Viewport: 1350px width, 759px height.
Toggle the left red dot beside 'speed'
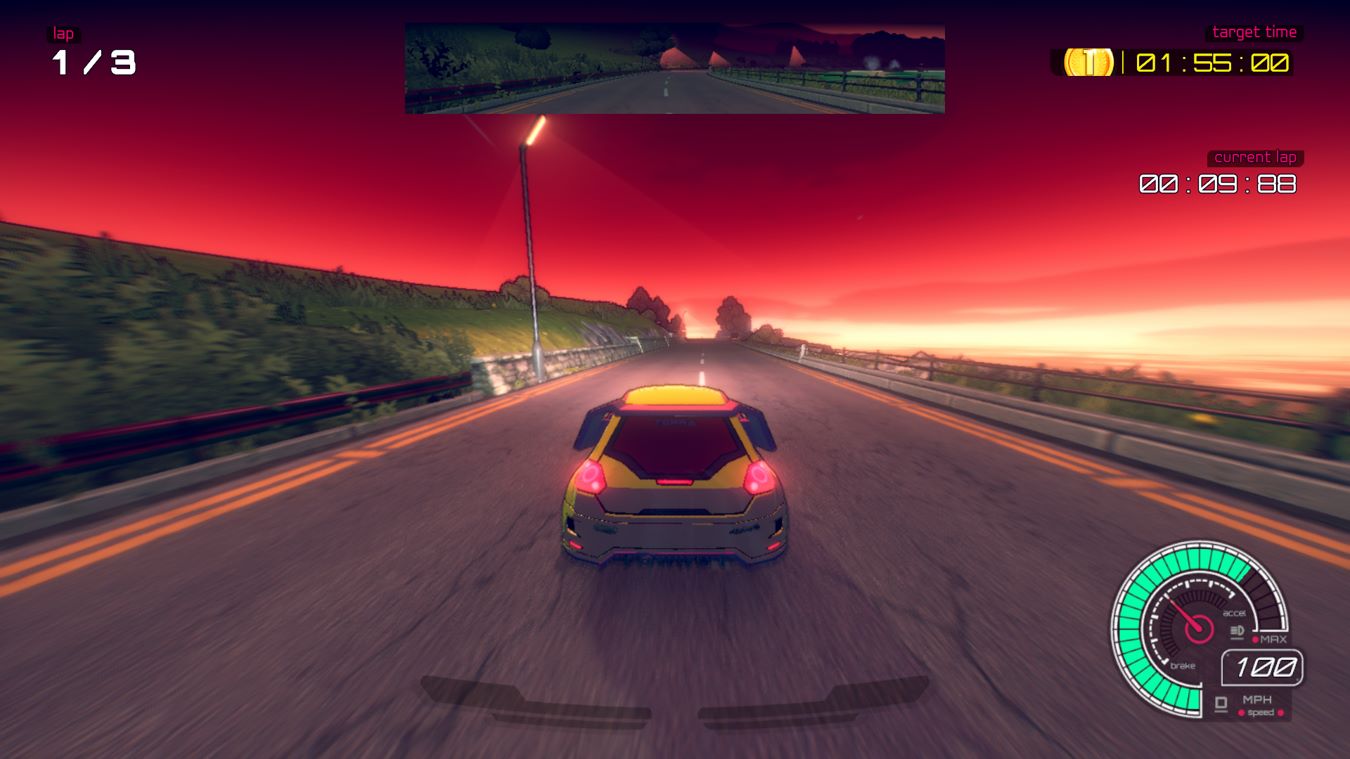[x=1242, y=712]
